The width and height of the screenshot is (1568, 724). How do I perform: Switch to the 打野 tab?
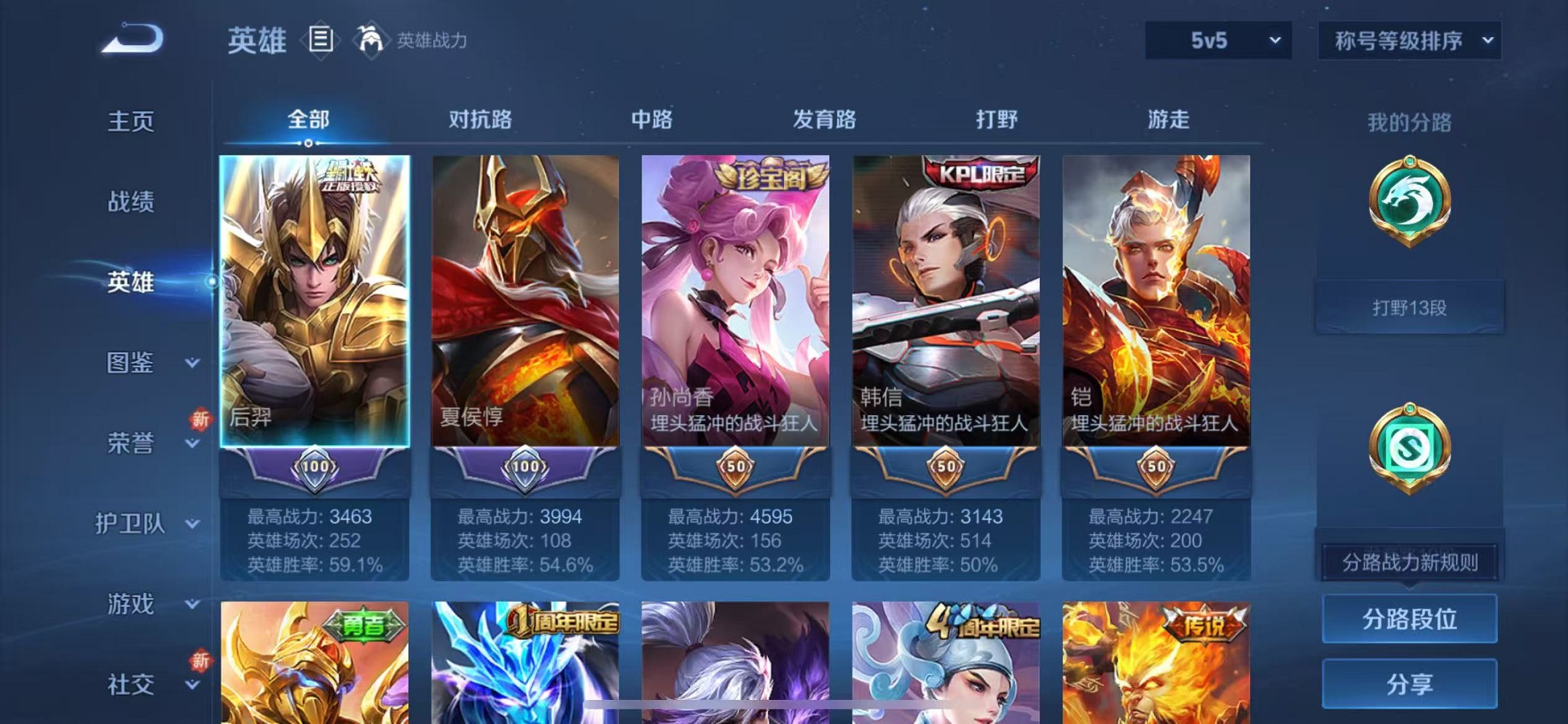coord(997,119)
